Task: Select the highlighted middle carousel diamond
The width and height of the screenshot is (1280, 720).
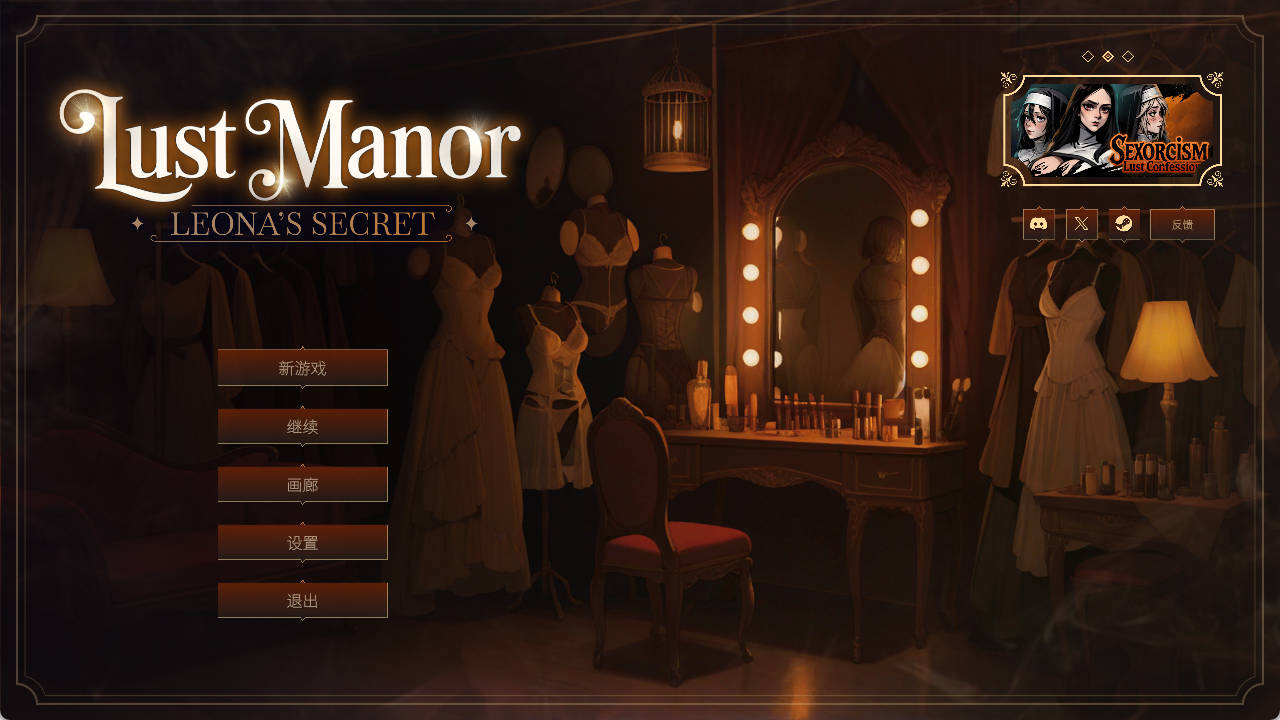Action: click(1108, 55)
